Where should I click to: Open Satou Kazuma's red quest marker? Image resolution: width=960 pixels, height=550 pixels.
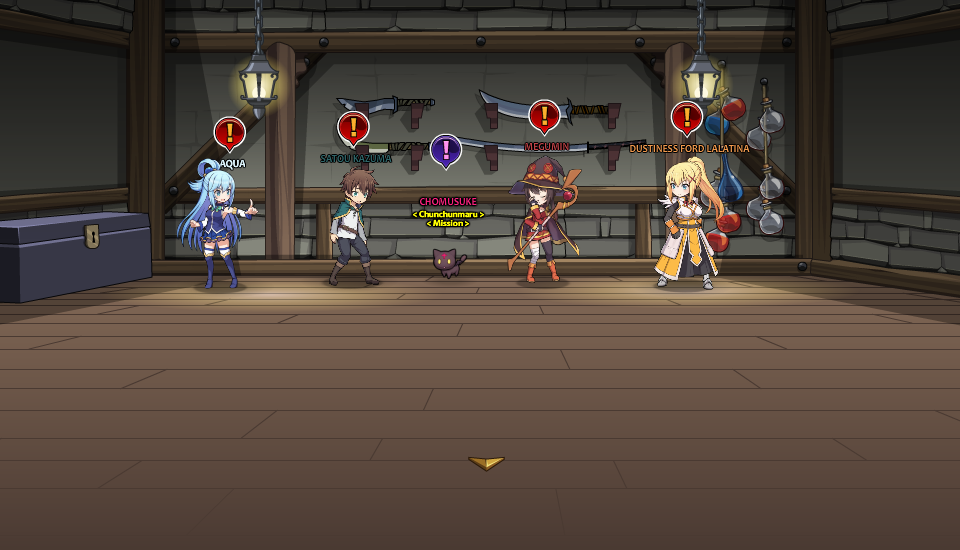pyautogui.click(x=353, y=127)
